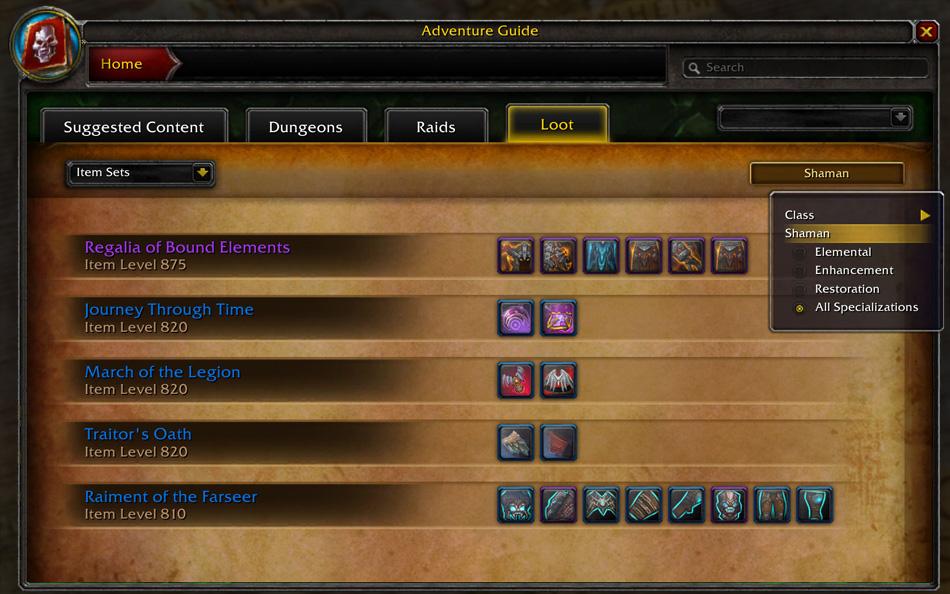The width and height of the screenshot is (950, 594).
Task: View the Raiment of the Farseer set
Action: [x=171, y=497]
